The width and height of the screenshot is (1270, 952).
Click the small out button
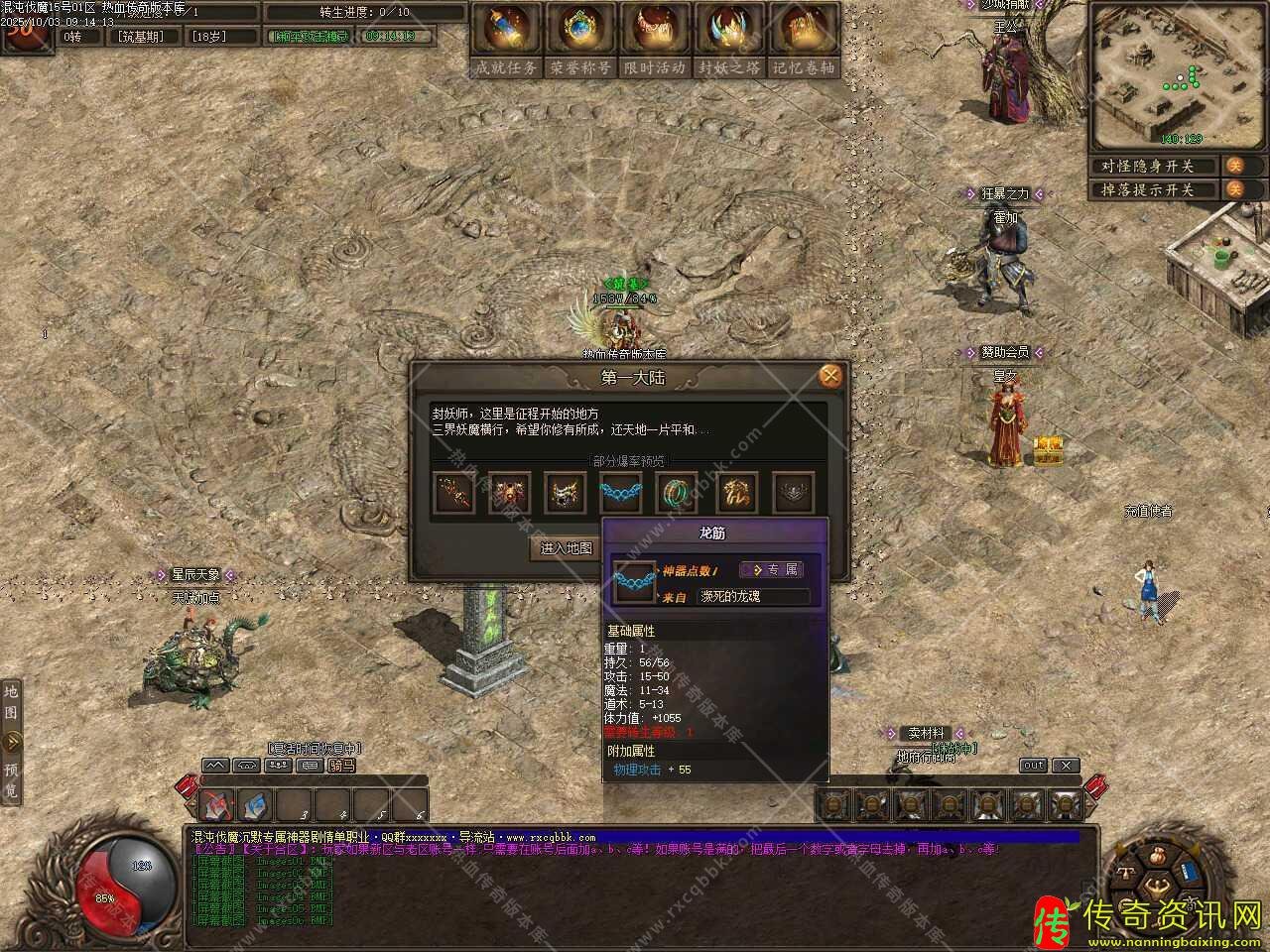click(x=1033, y=766)
